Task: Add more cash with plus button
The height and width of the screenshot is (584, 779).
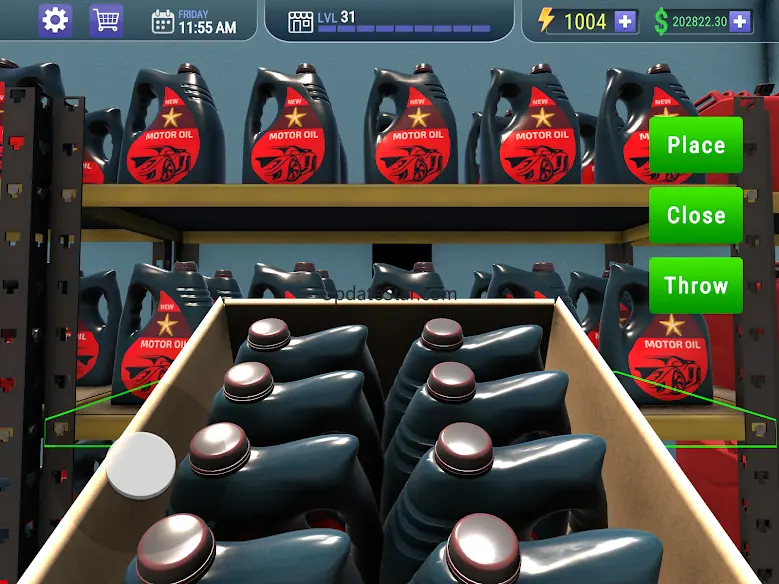Action: click(x=739, y=21)
